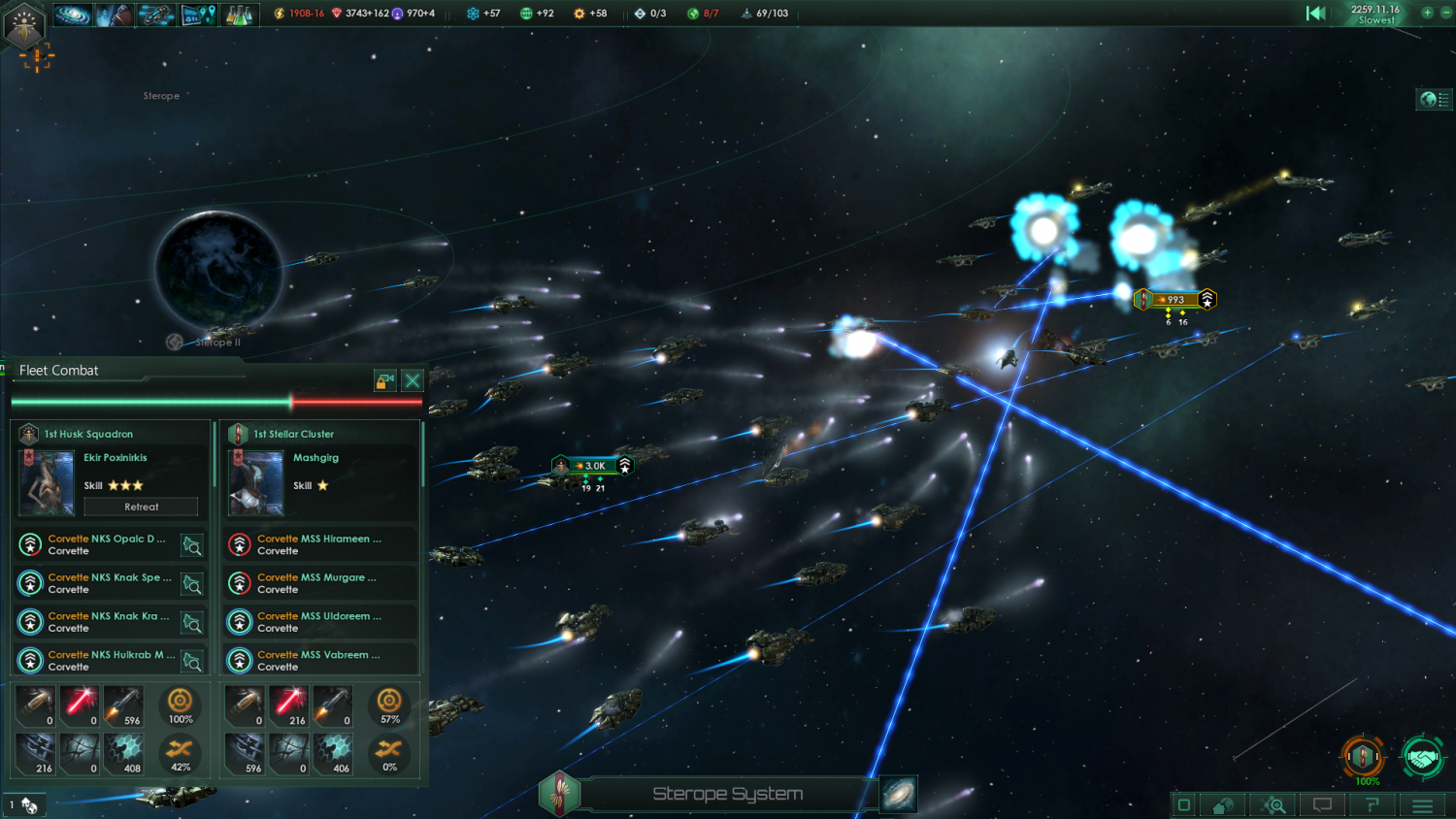Zoom to Corvette NKS Opalc with the magnifier icon
Screen dimensions: 1456x819
(191, 544)
